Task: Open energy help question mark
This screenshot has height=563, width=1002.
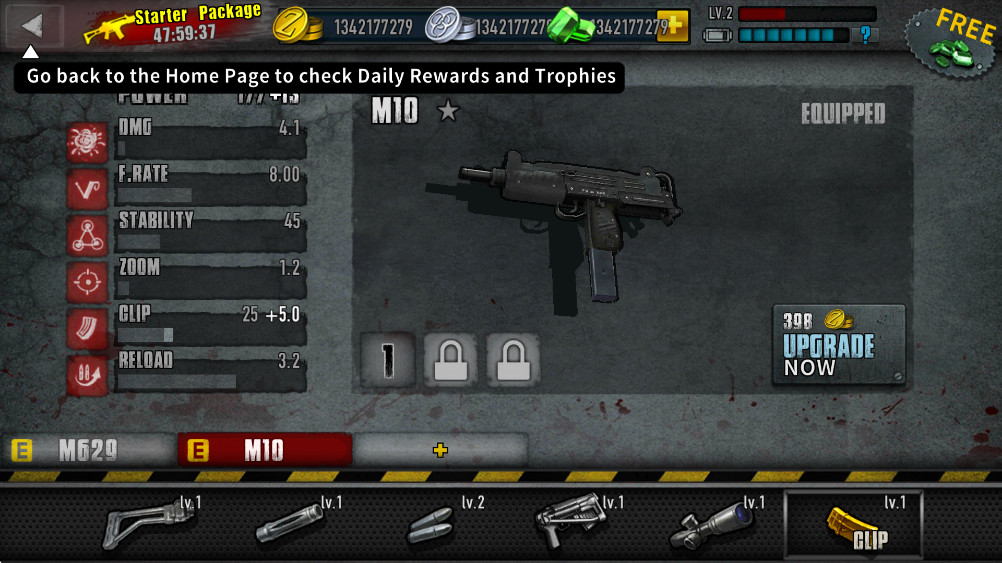Action: click(864, 35)
